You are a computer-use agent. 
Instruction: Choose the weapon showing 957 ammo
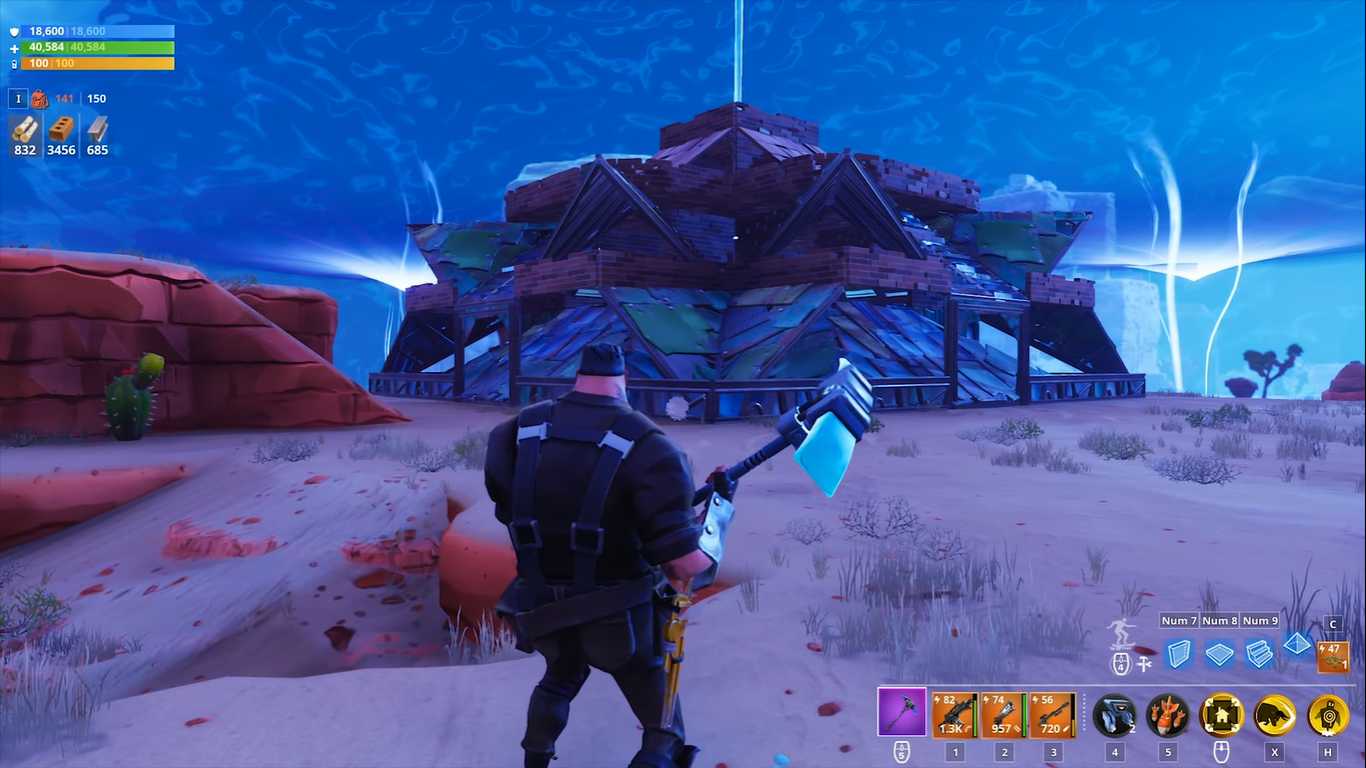(x=1003, y=715)
